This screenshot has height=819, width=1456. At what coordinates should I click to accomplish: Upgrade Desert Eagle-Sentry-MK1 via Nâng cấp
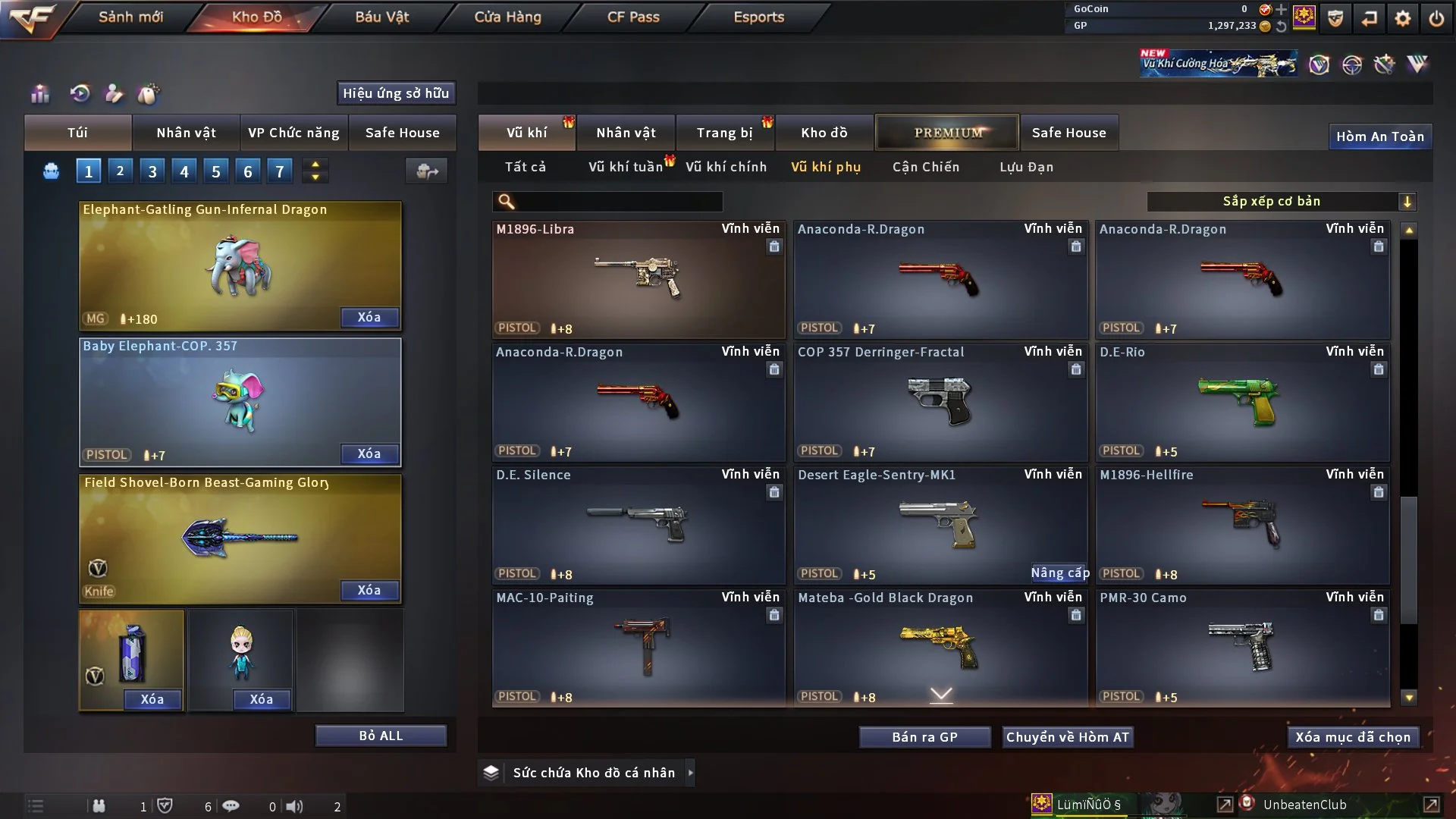[1059, 573]
